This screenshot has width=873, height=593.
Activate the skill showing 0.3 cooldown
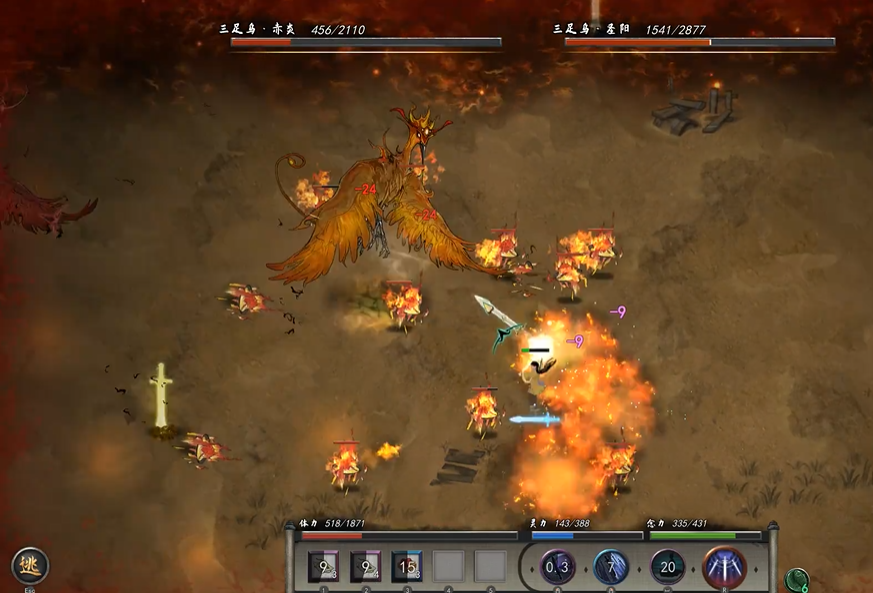tap(558, 567)
